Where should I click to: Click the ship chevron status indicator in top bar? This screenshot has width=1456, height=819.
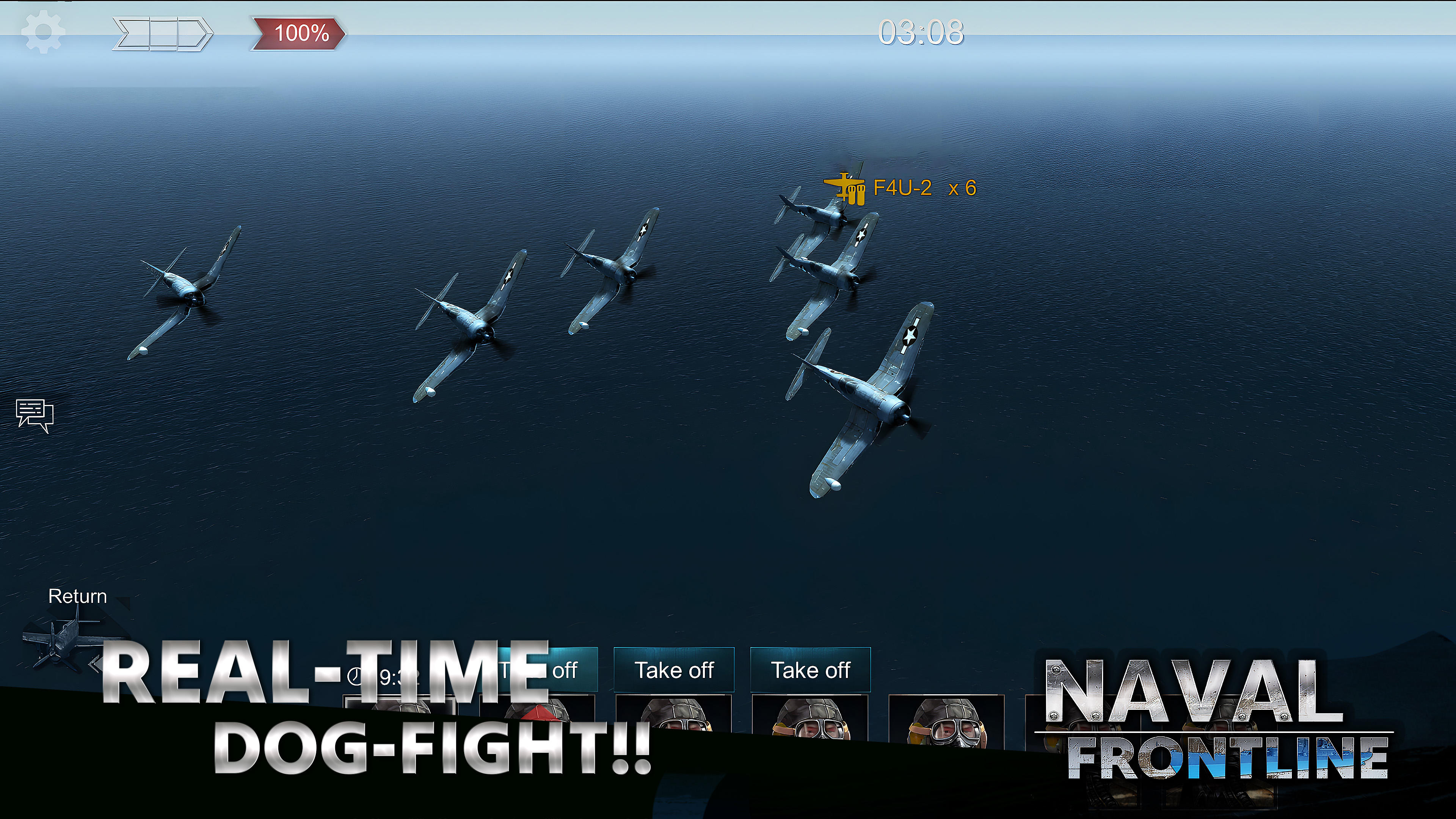162,34
